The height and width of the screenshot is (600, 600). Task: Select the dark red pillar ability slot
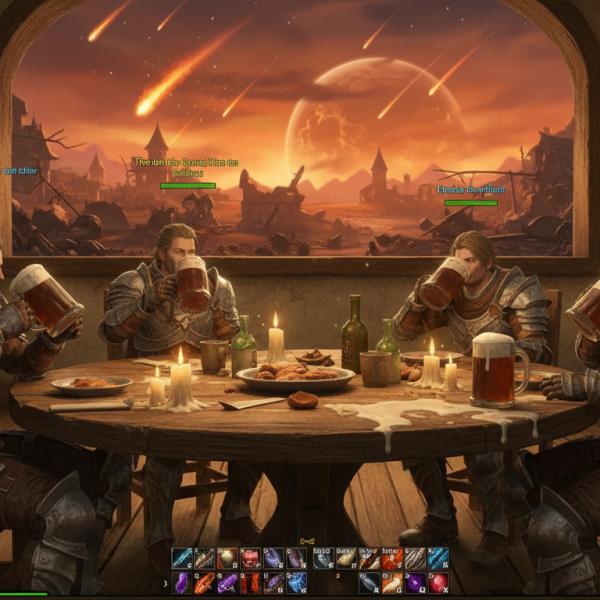click(x=251, y=582)
